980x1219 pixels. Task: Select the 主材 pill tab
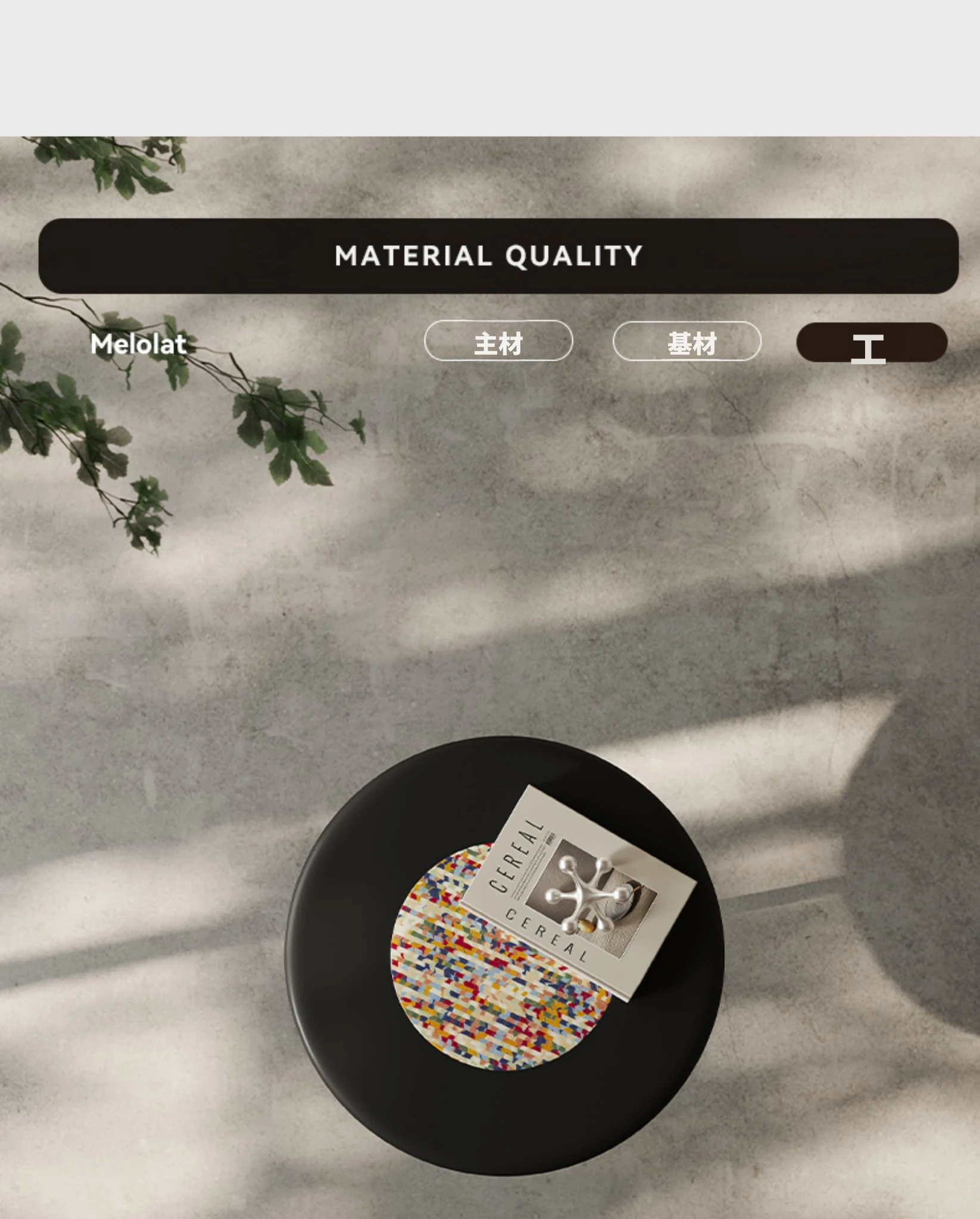coord(498,341)
